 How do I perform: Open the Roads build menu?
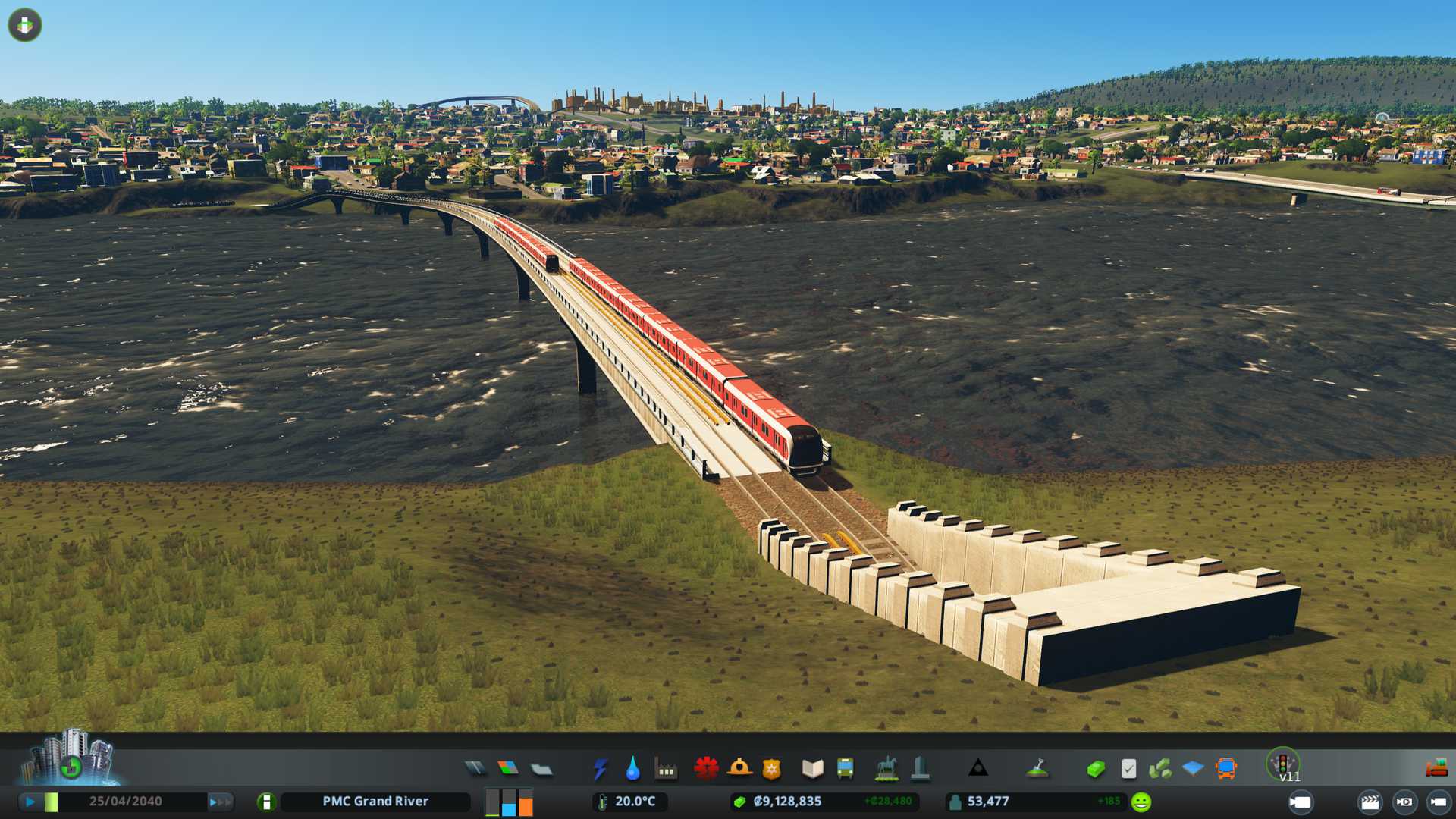pyautogui.click(x=475, y=769)
